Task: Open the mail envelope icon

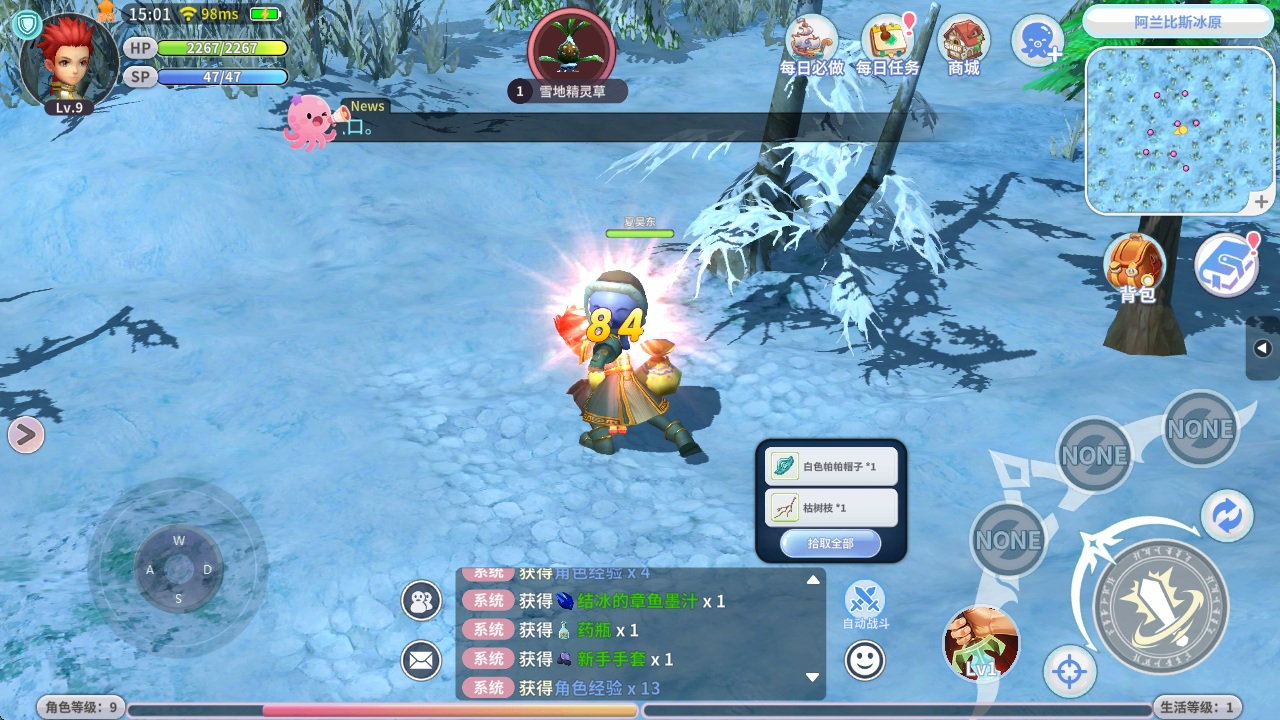Action: [421, 660]
